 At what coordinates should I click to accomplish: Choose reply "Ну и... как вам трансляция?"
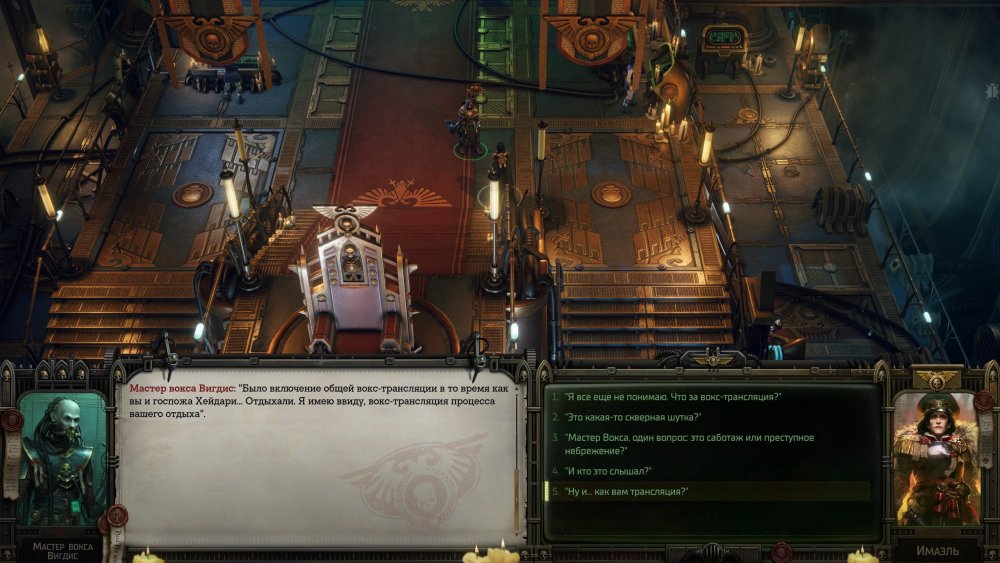[x=627, y=492]
